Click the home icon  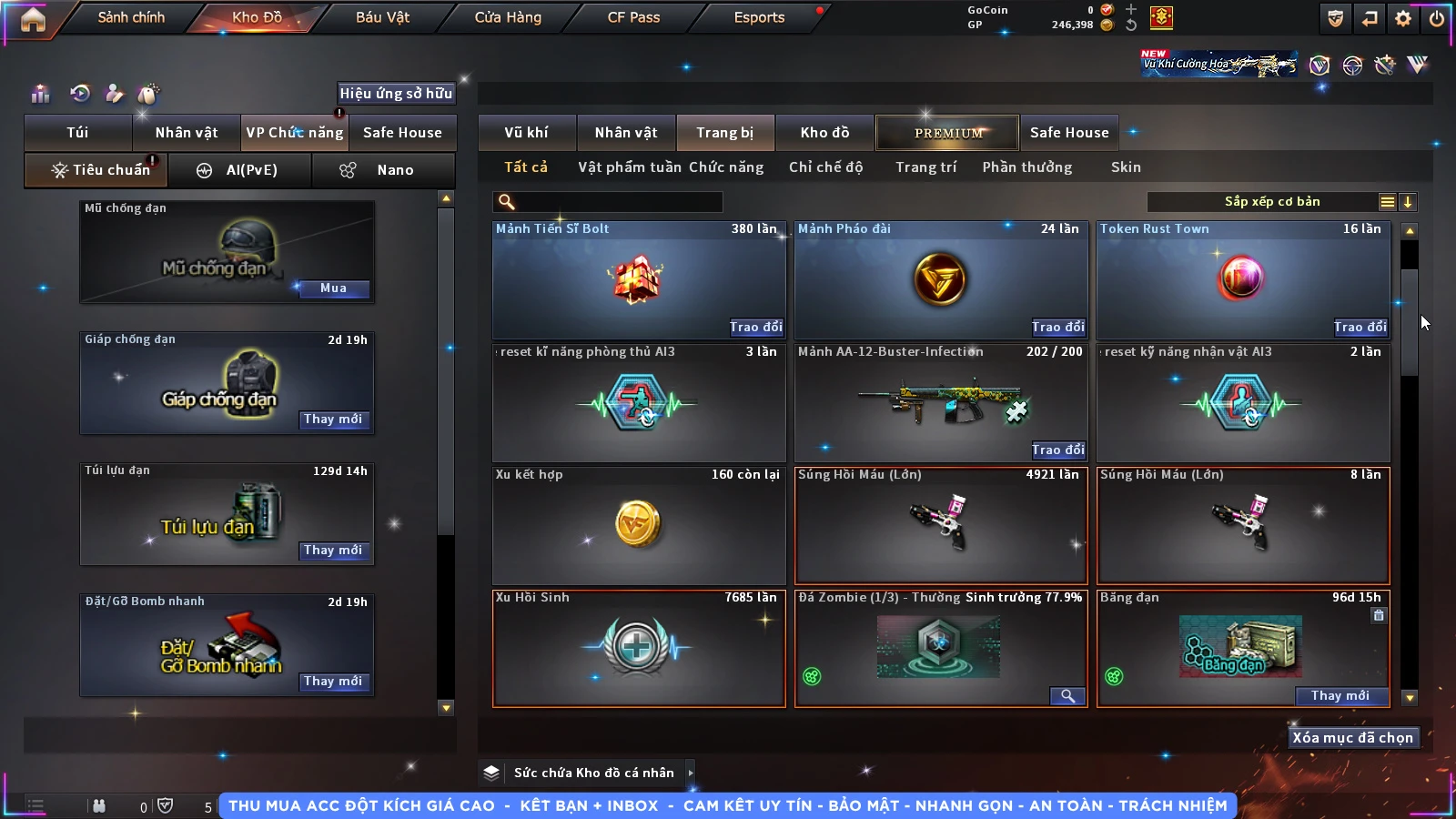[x=33, y=19]
